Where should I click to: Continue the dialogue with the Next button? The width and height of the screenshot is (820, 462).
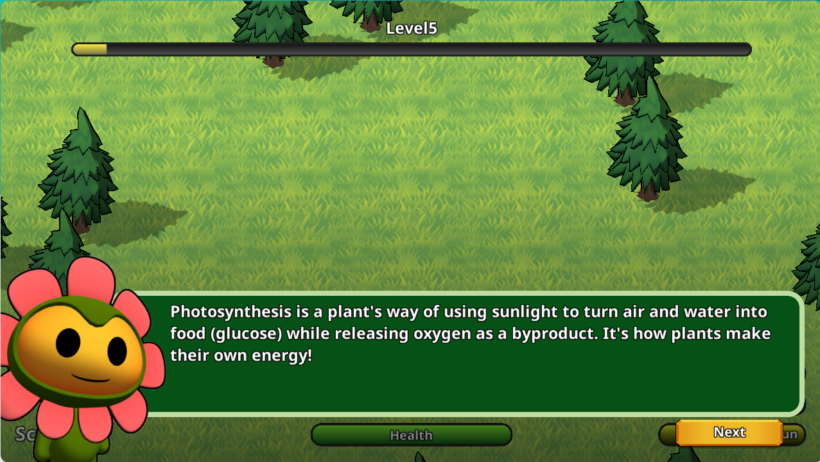point(729,433)
